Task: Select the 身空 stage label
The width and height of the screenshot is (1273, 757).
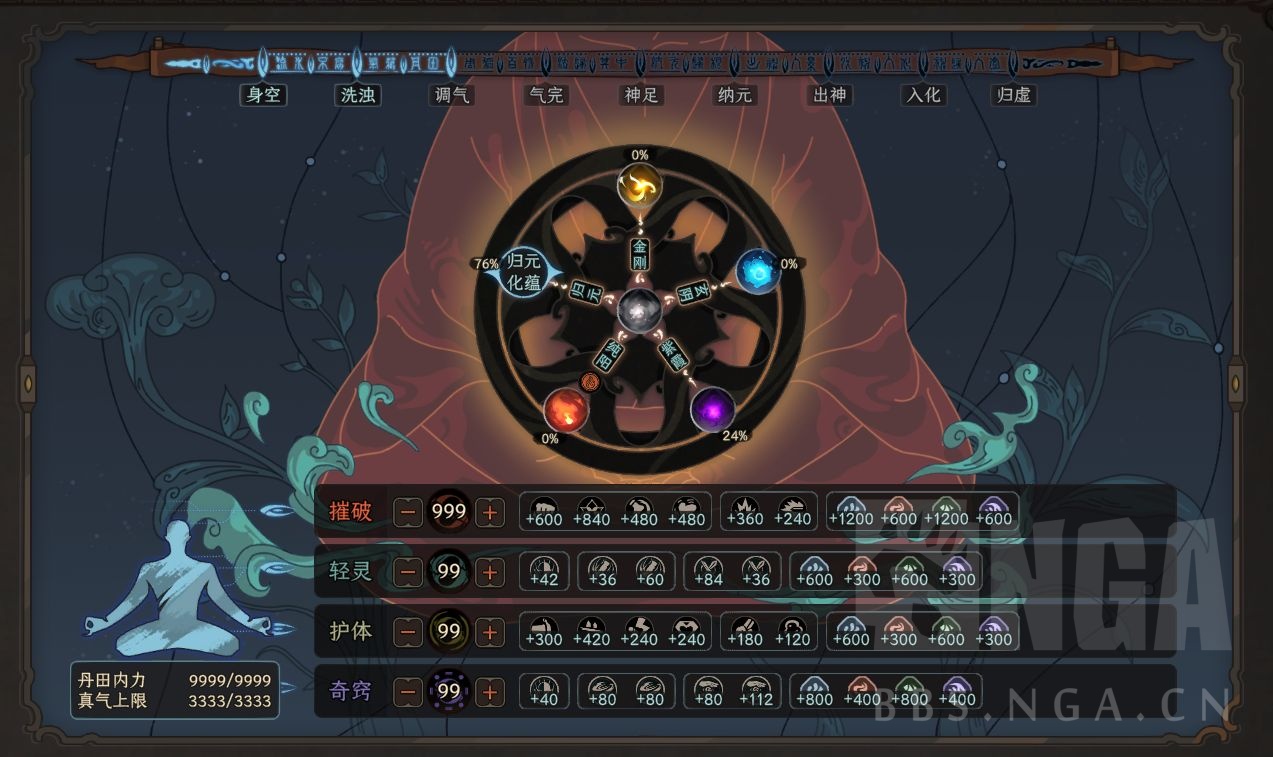Action: (263, 95)
